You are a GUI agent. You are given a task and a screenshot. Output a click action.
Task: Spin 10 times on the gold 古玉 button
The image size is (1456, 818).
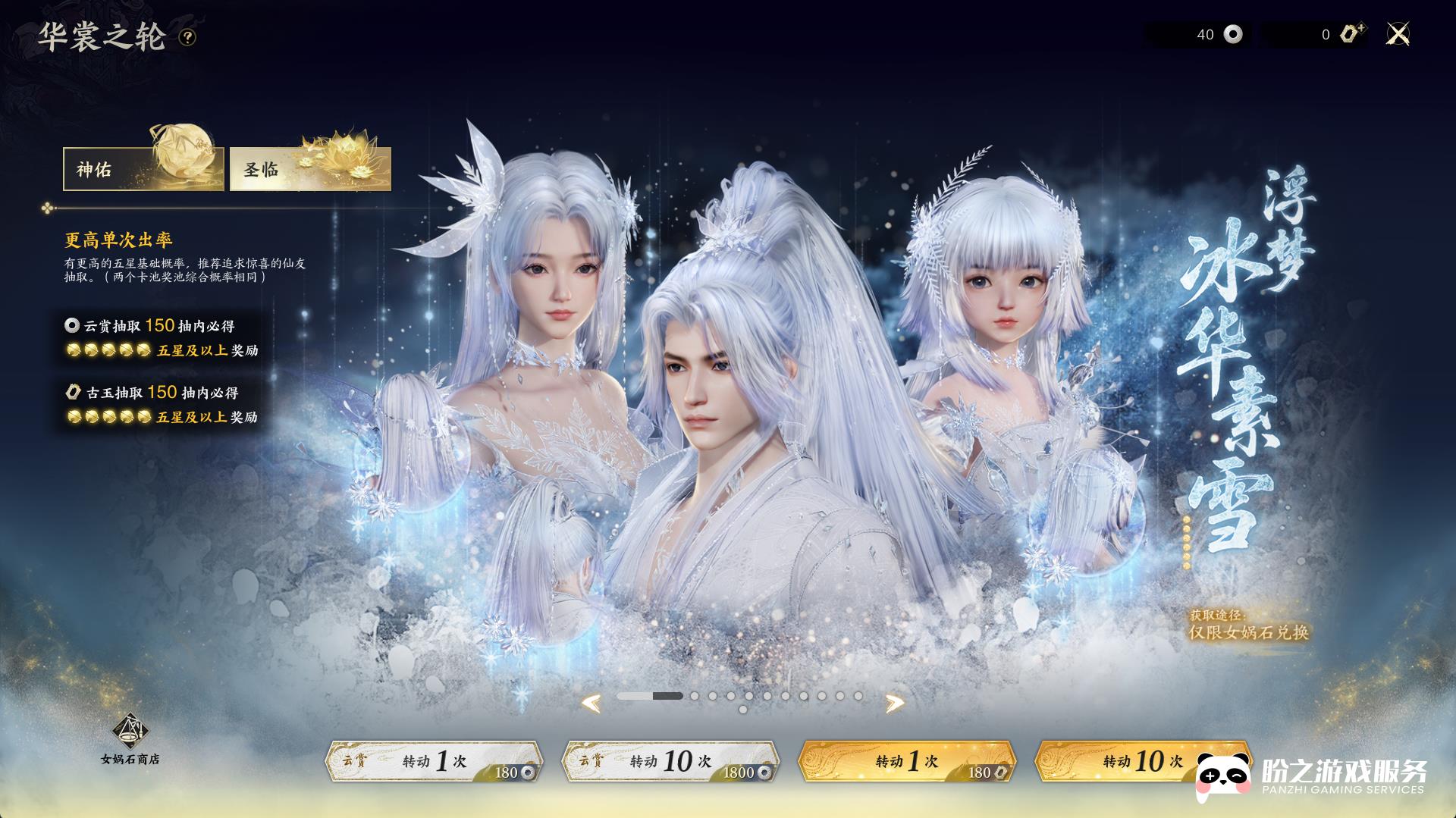point(1137,761)
